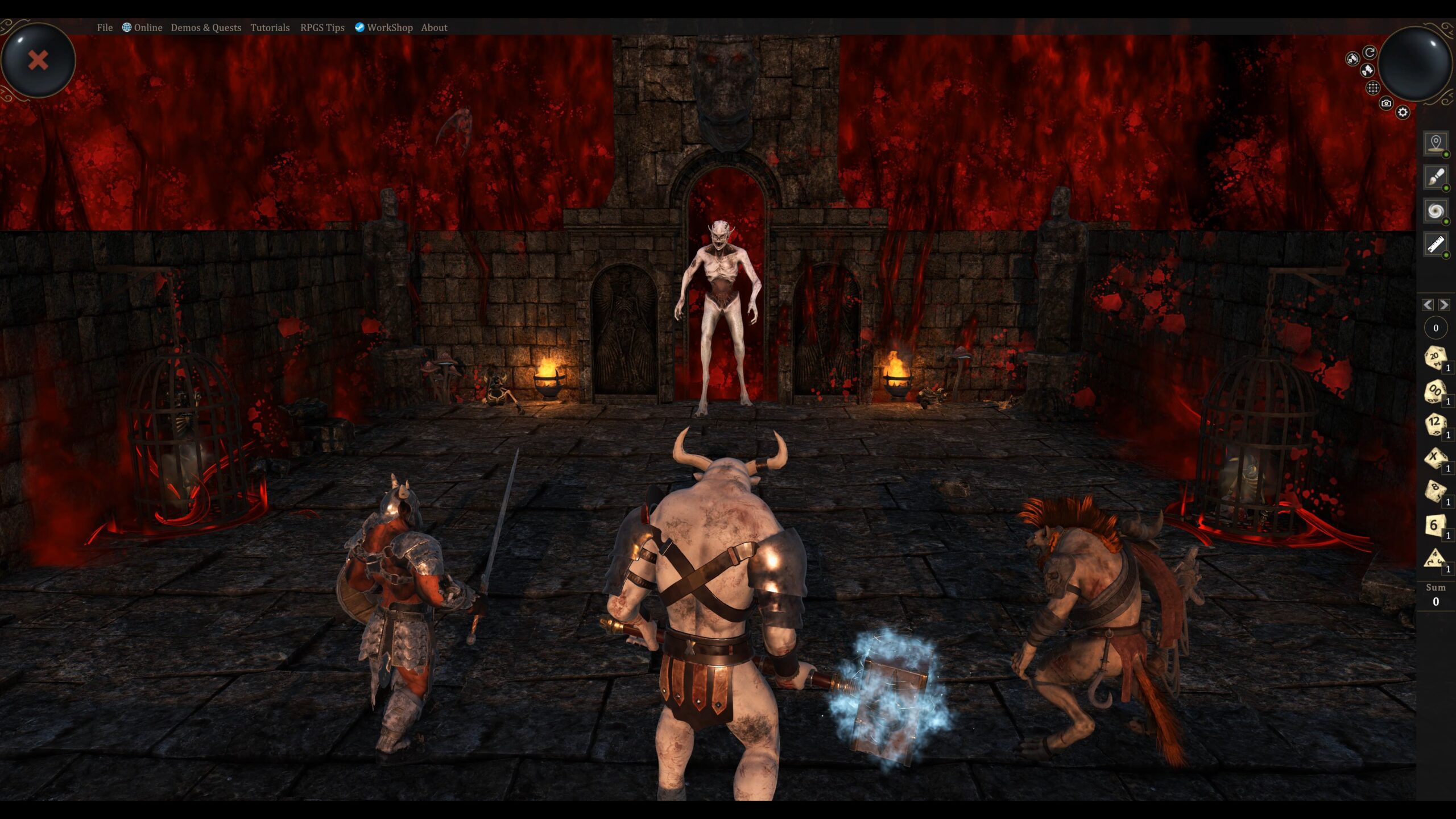Open the Tutorials menu
This screenshot has height=819, width=1456.
(270, 27)
